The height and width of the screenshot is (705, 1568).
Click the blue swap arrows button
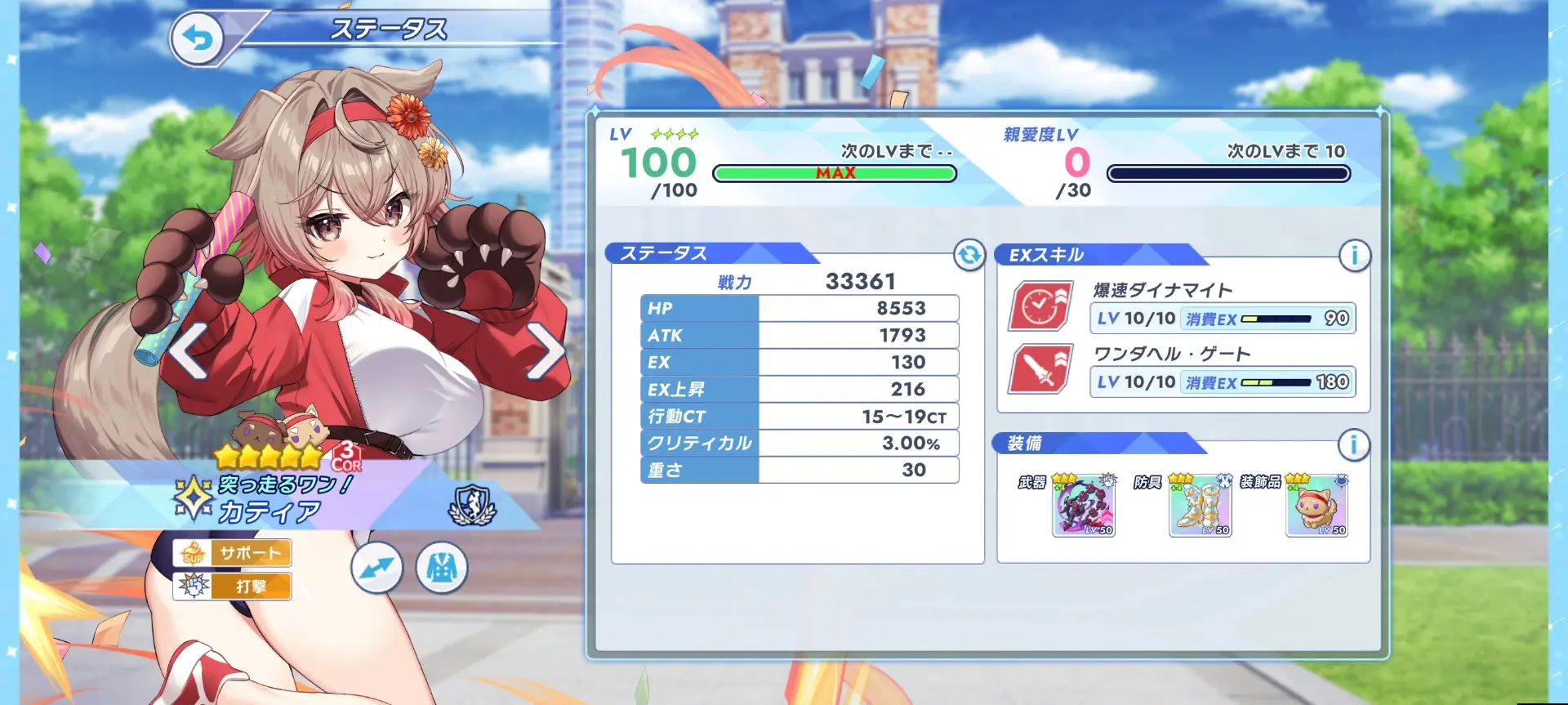[376, 568]
